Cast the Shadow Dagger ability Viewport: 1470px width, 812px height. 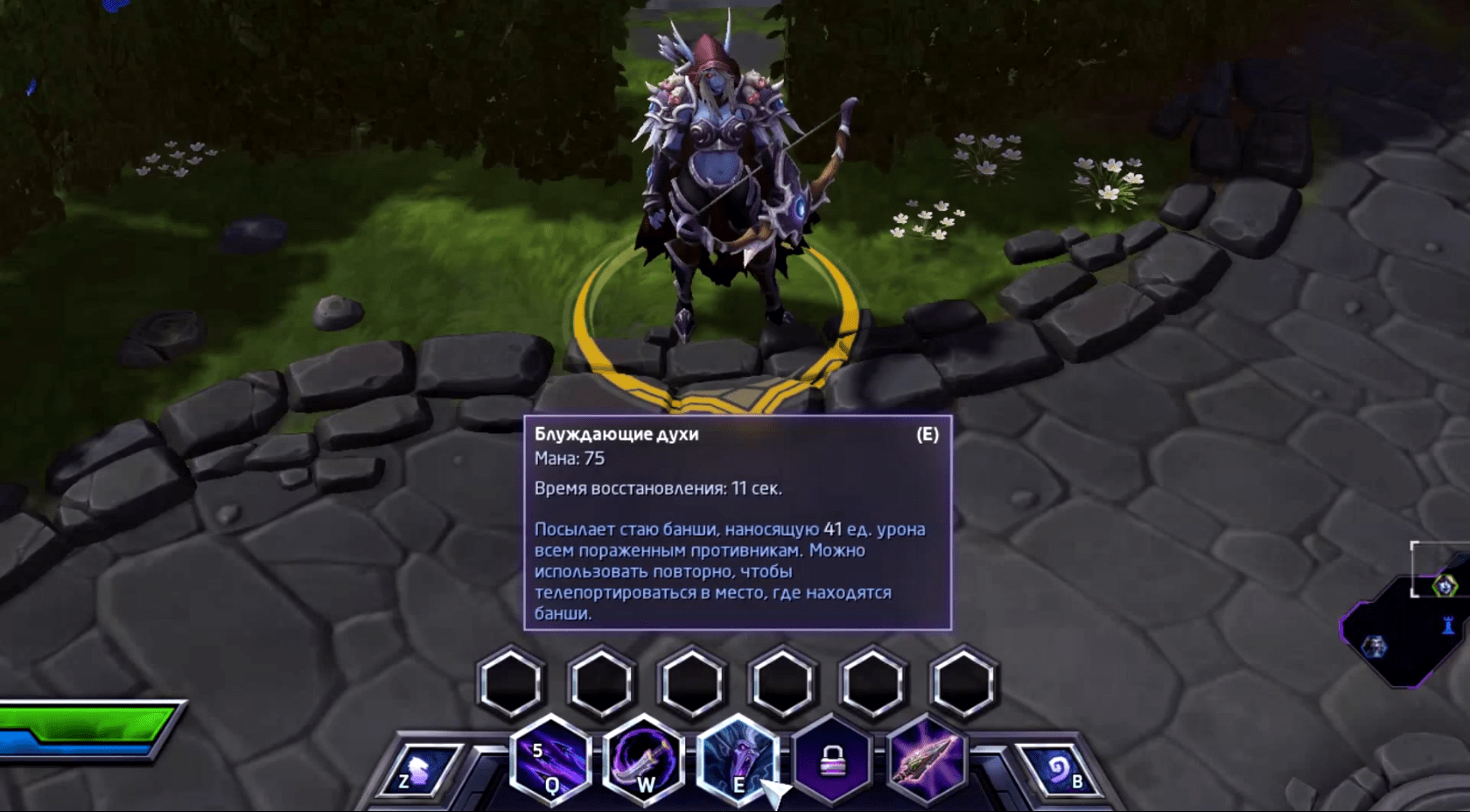pyautogui.click(x=644, y=759)
